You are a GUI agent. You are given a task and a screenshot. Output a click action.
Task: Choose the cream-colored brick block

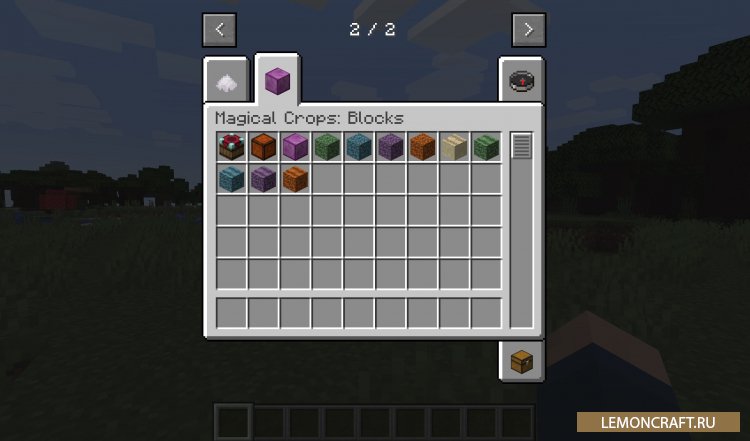click(455, 147)
